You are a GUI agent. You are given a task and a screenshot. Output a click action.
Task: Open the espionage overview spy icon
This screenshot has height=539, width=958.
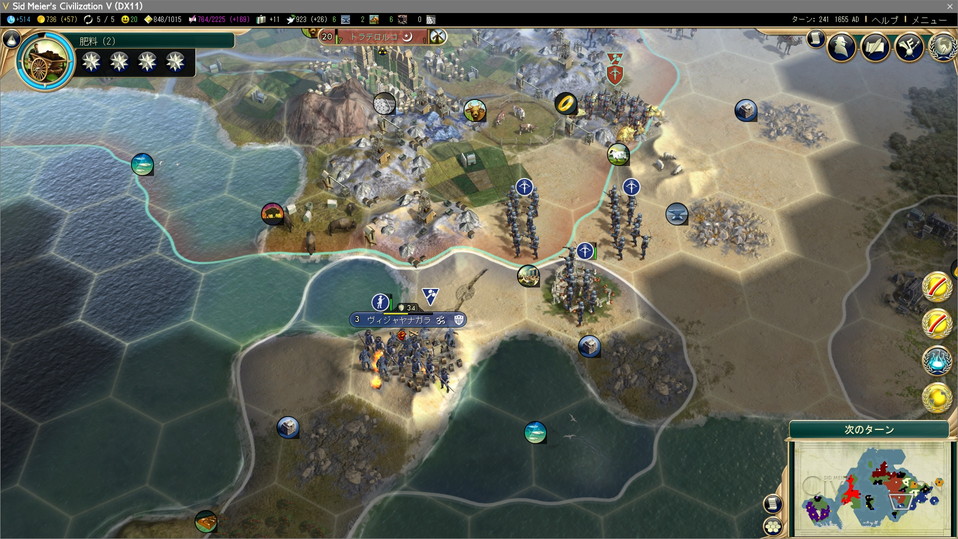841,47
